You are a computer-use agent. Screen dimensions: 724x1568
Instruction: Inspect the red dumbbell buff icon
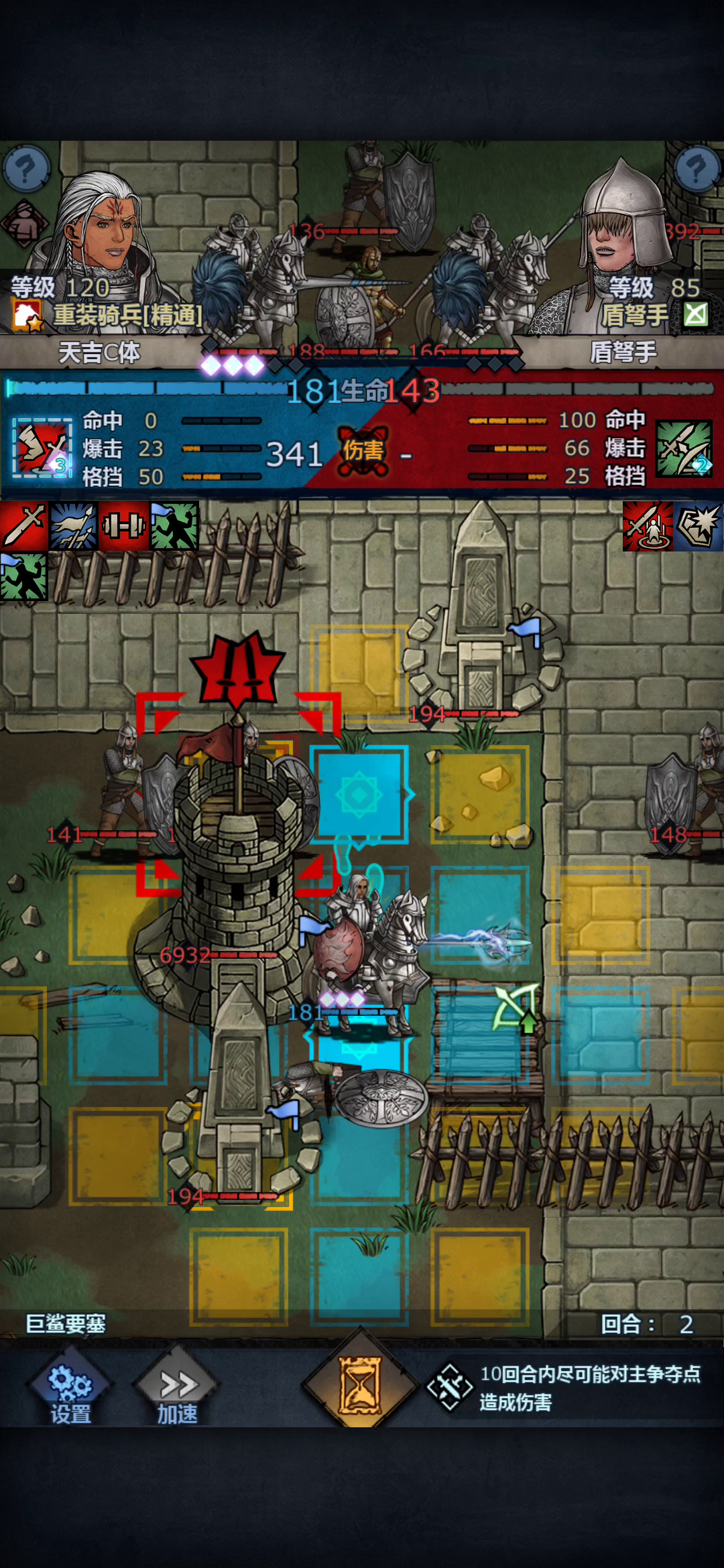(124, 526)
